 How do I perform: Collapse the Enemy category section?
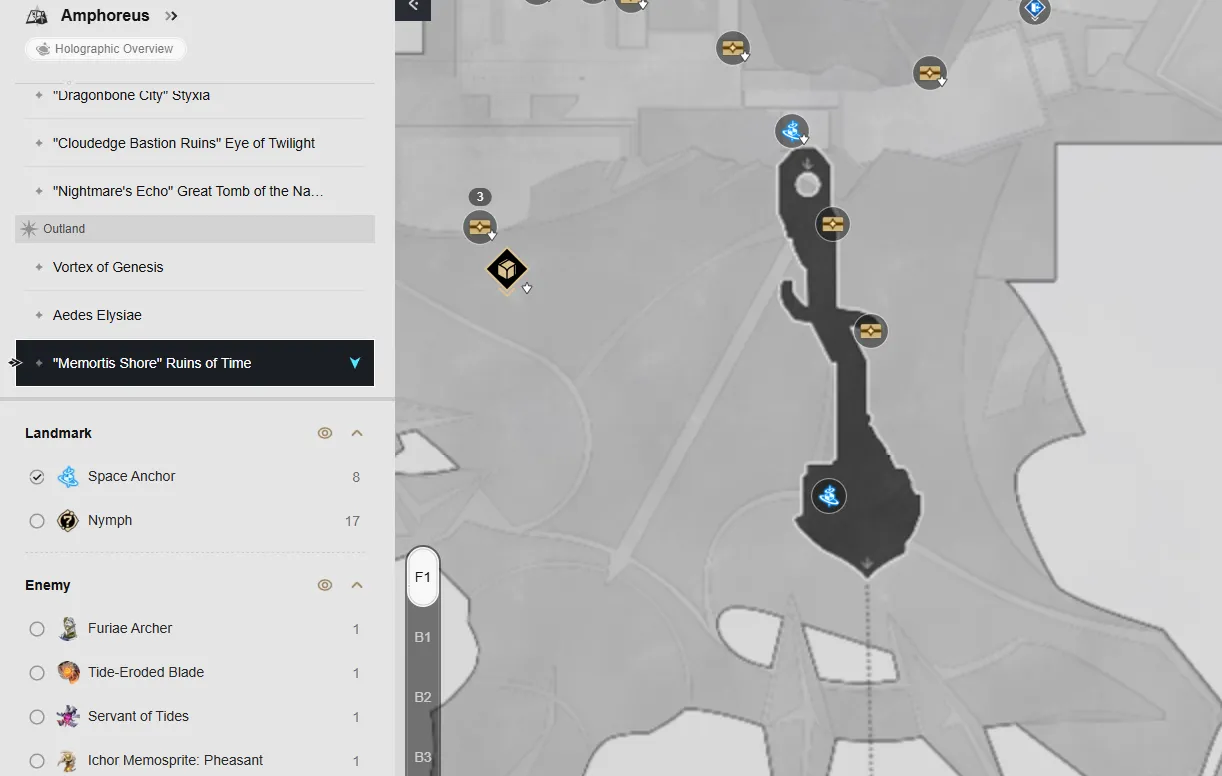pos(357,585)
